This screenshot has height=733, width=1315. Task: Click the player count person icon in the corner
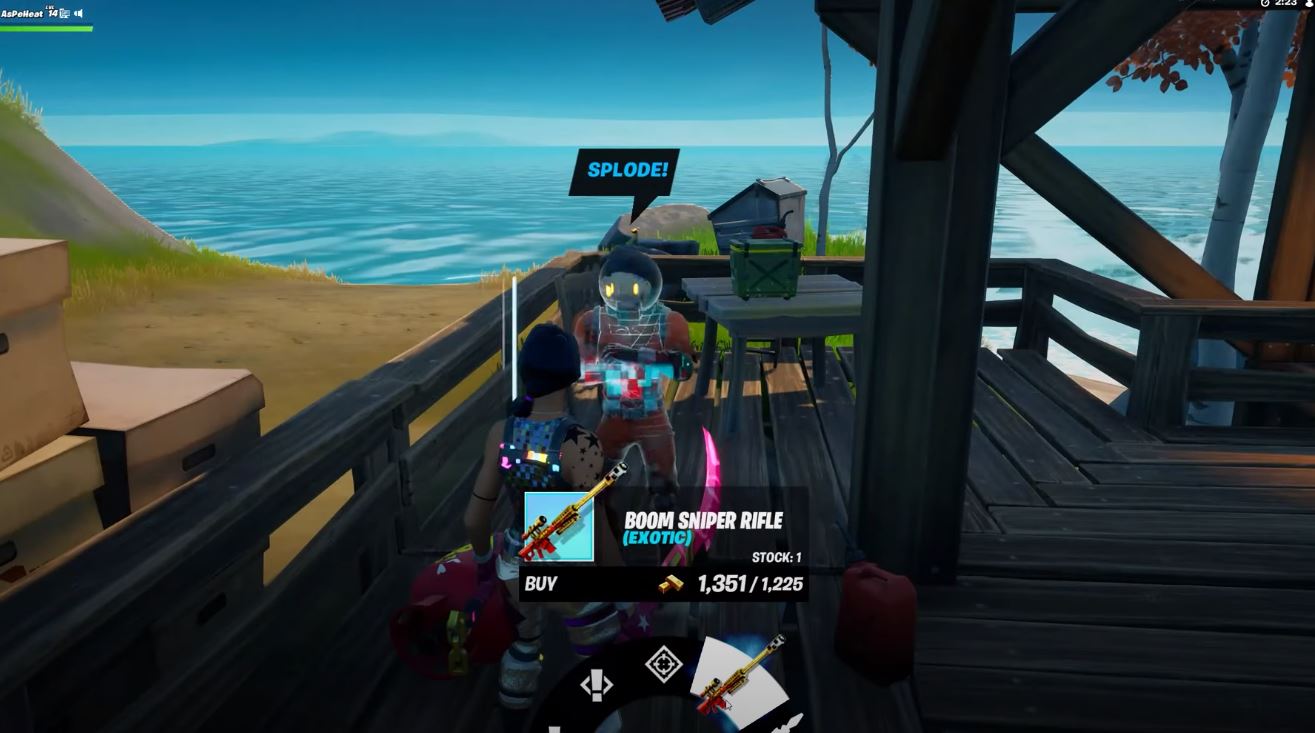(1308, 4)
